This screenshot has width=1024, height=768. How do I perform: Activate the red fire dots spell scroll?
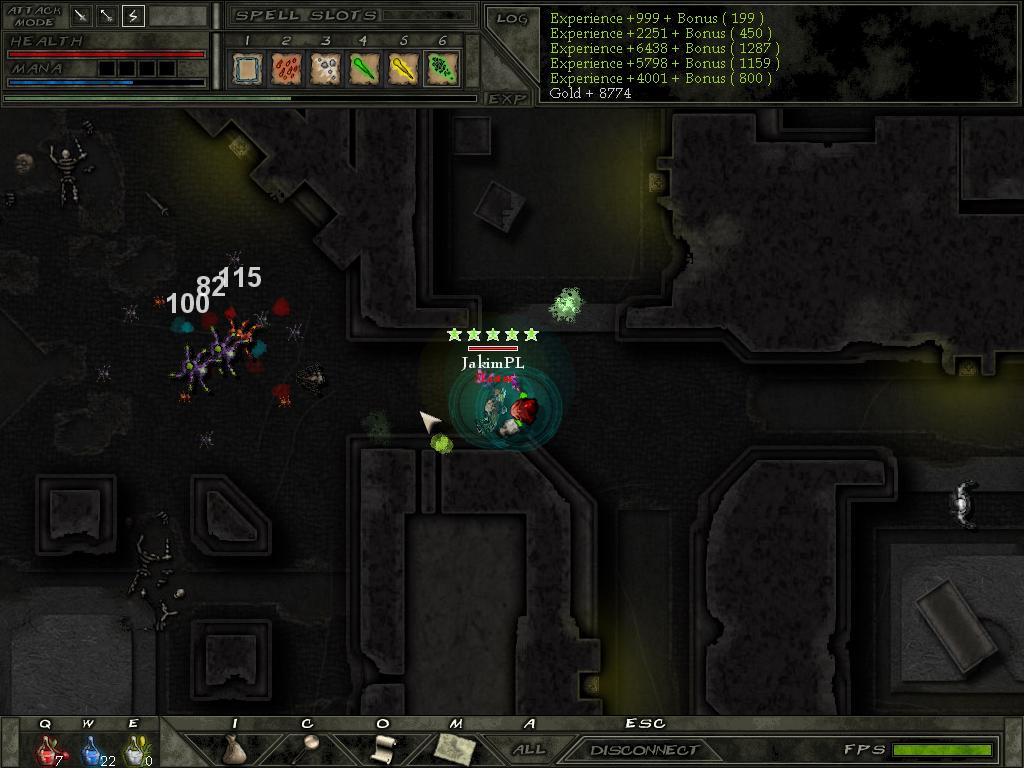coord(286,68)
